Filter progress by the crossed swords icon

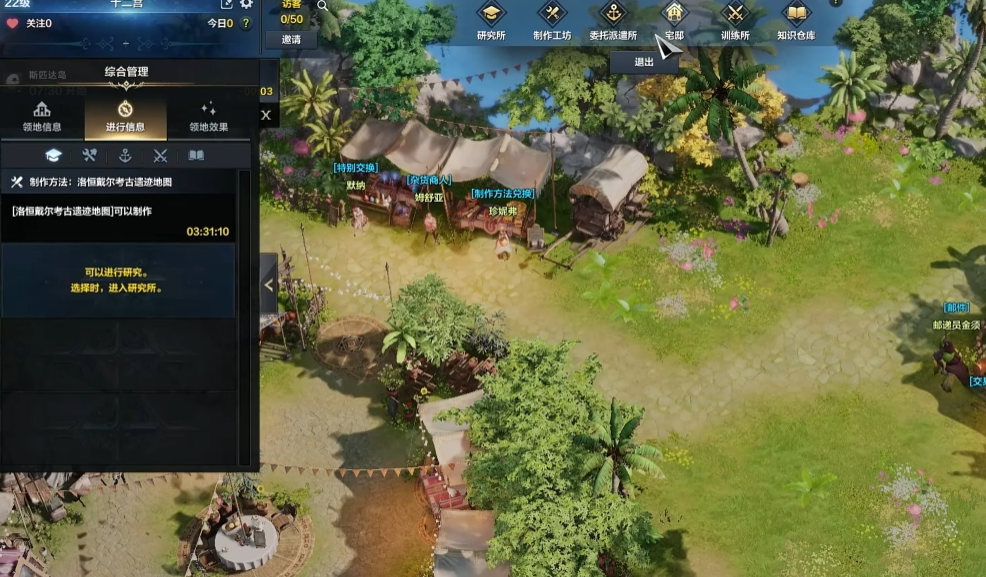tap(160, 155)
